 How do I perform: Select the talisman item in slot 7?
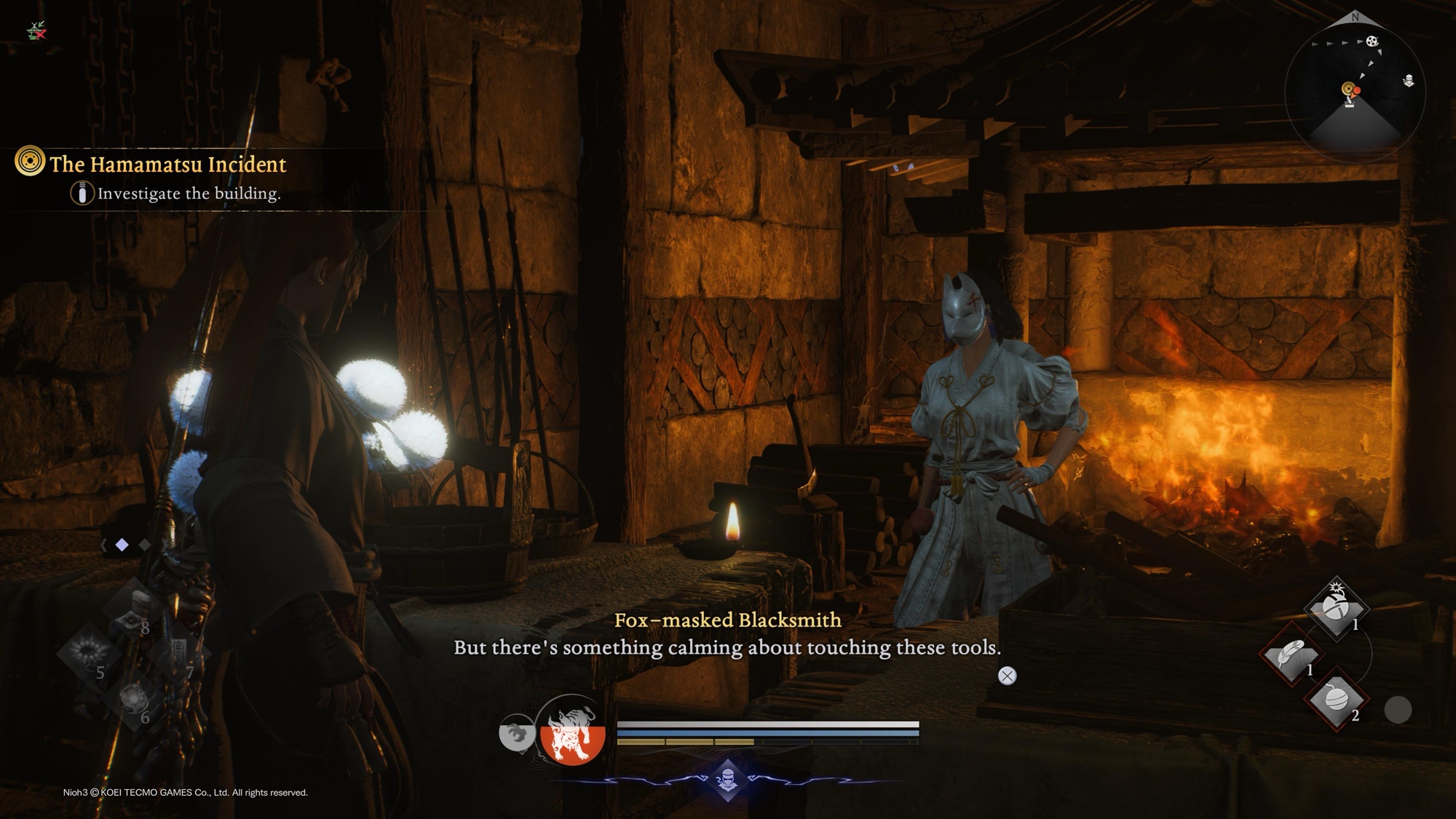pyautogui.click(x=177, y=653)
